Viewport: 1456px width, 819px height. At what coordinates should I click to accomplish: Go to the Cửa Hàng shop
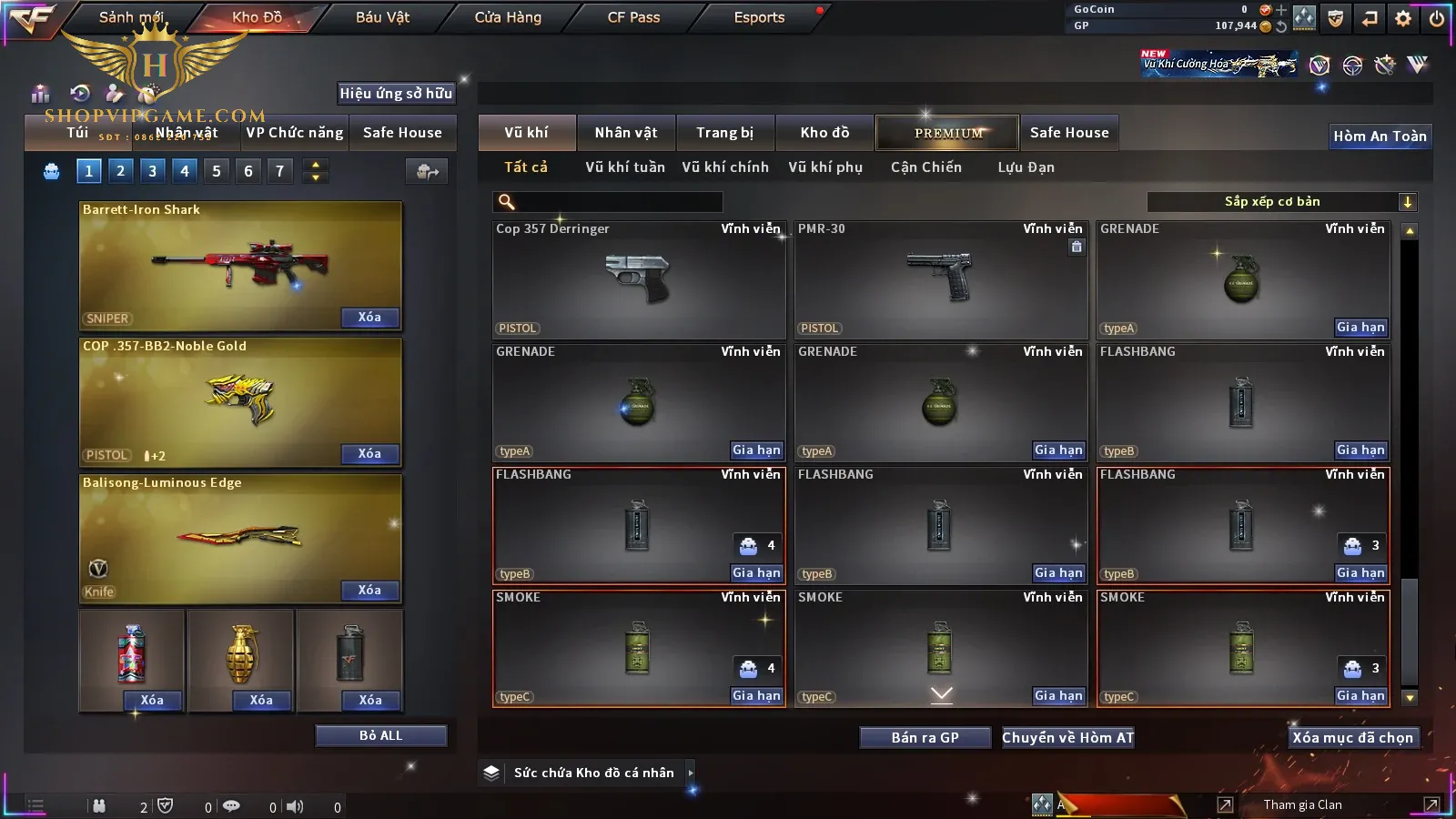point(508,17)
